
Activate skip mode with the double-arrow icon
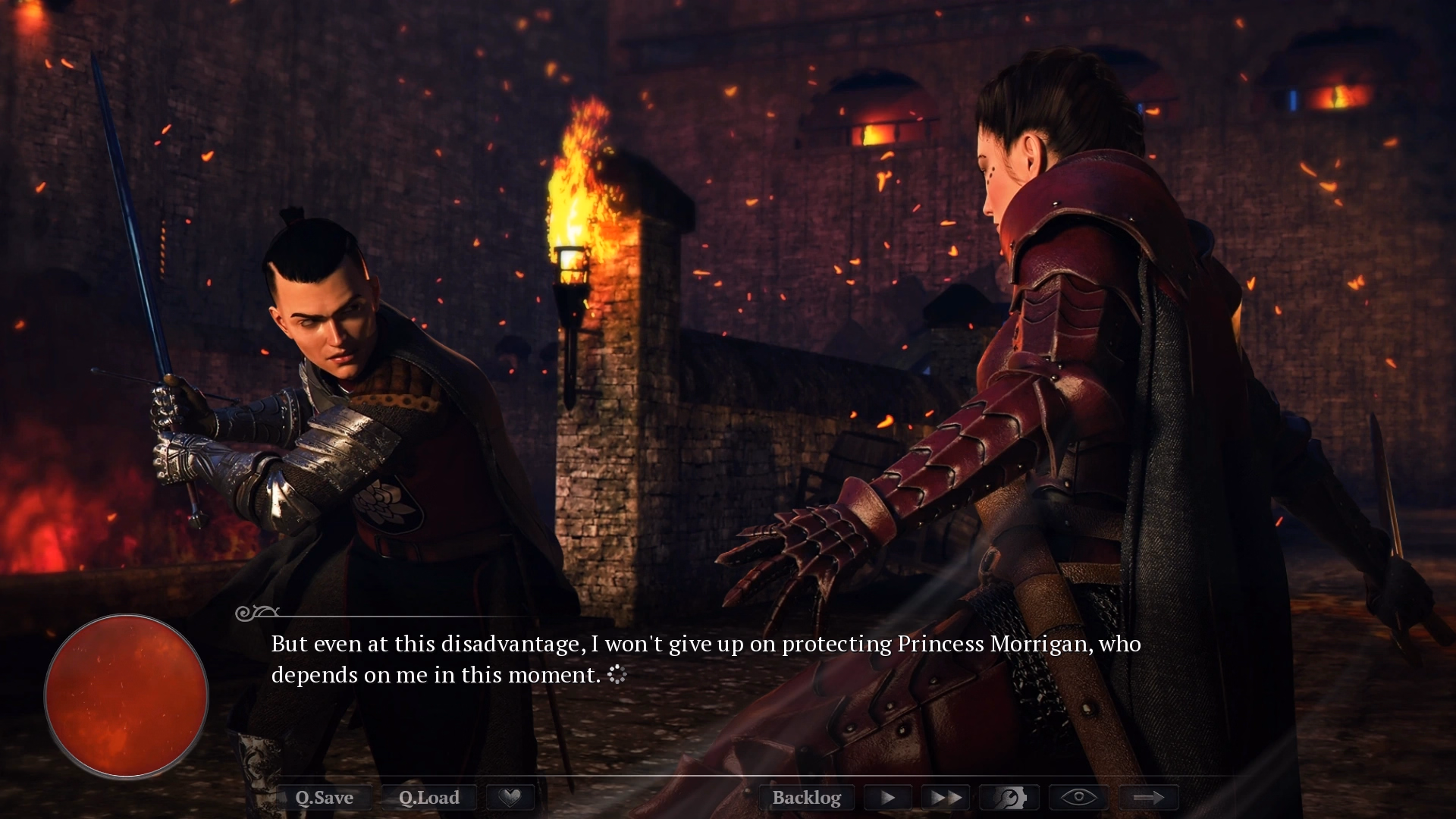tap(945, 797)
